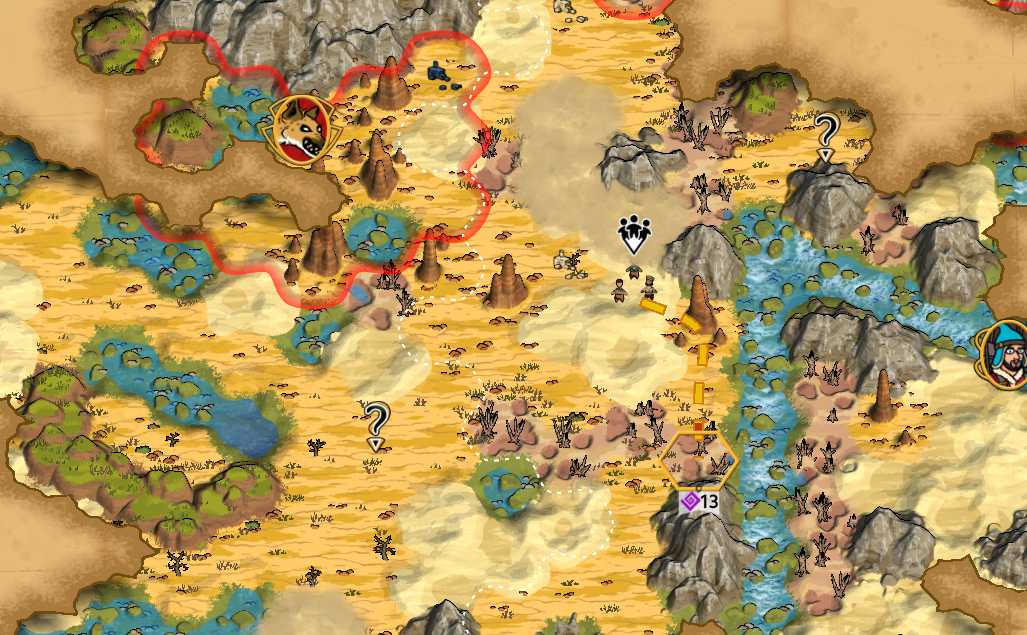Click the party location marker with three figures

coord(633,233)
